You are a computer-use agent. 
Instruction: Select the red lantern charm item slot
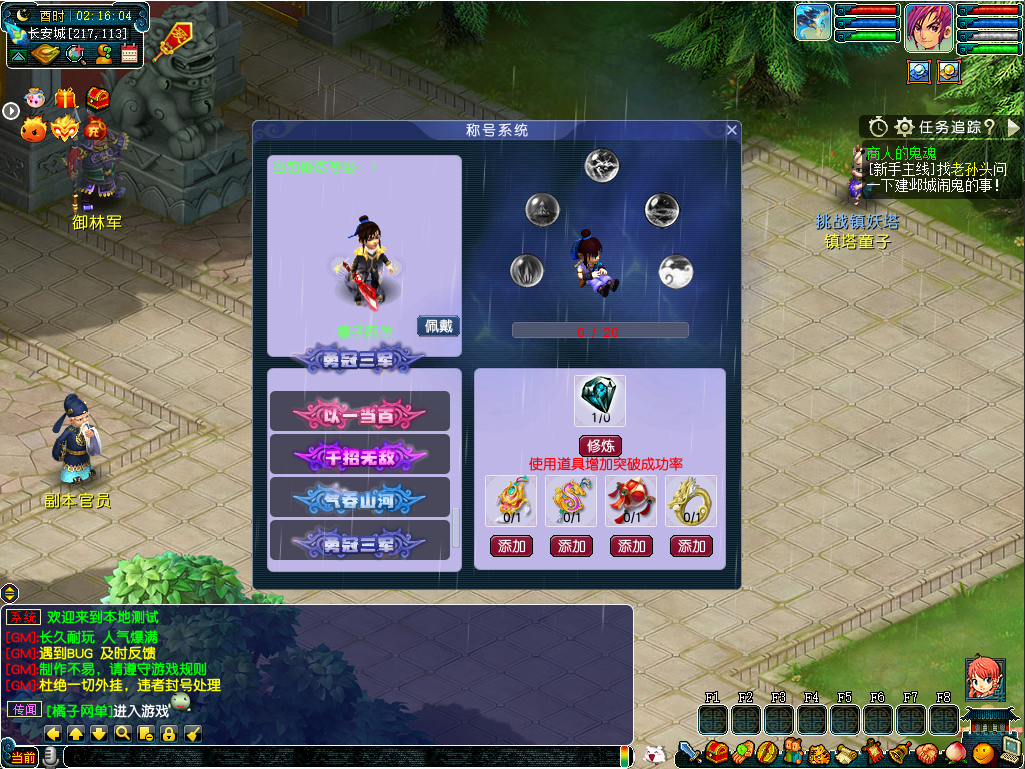(x=631, y=501)
